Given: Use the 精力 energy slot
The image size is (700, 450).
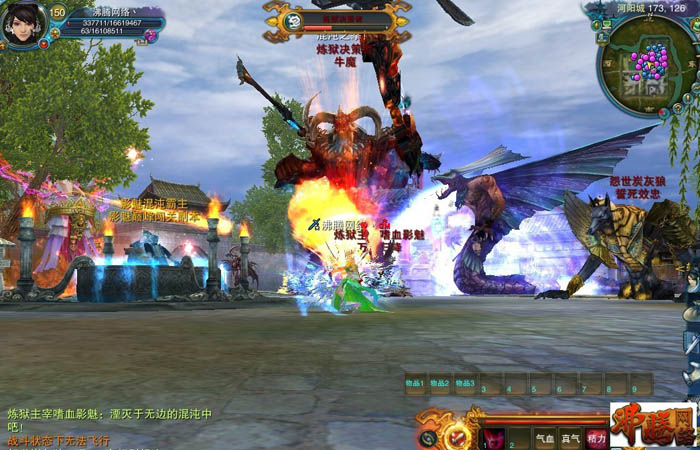Looking at the screenshot, I should tap(597, 438).
